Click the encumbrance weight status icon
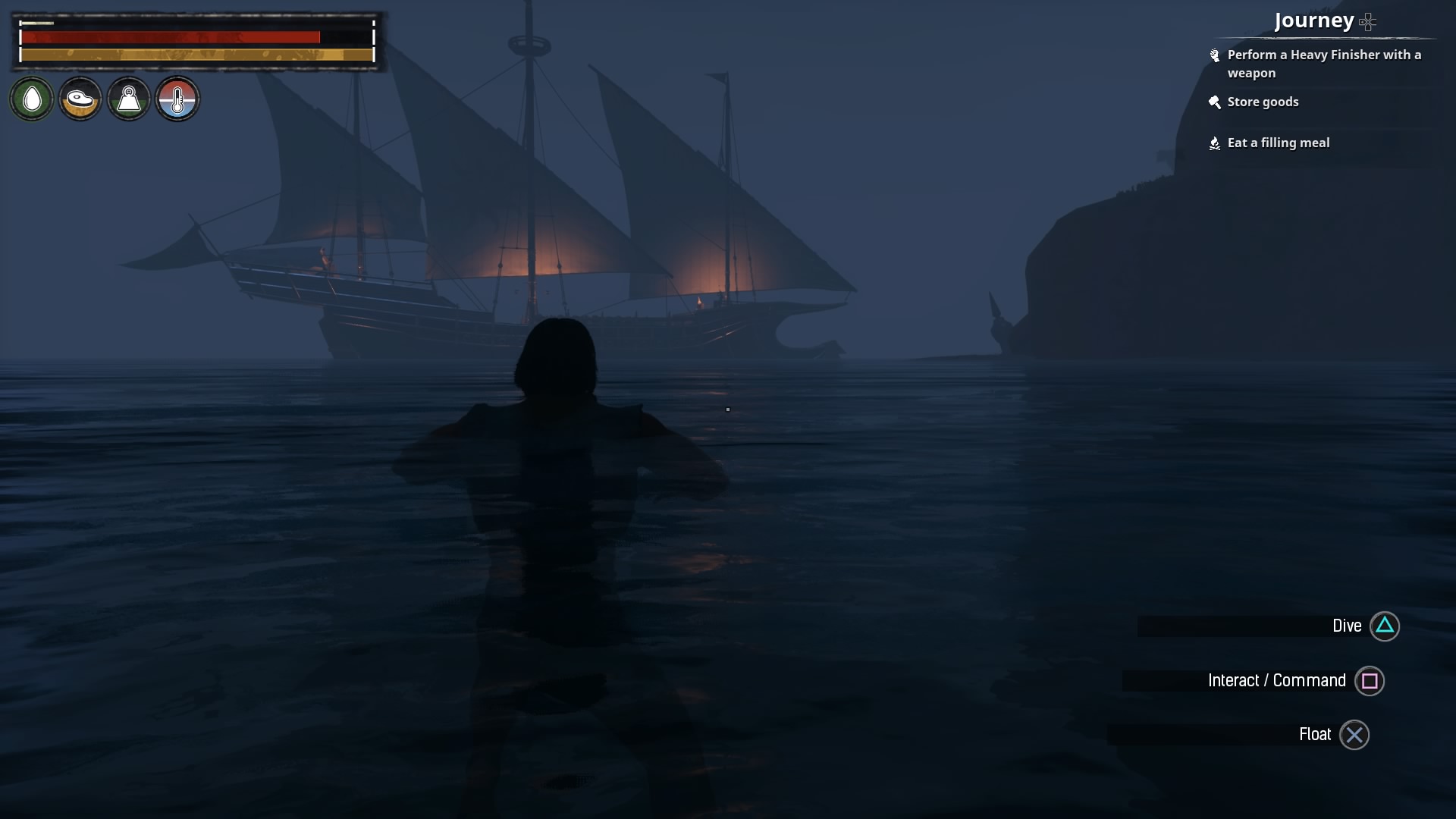 (x=129, y=99)
